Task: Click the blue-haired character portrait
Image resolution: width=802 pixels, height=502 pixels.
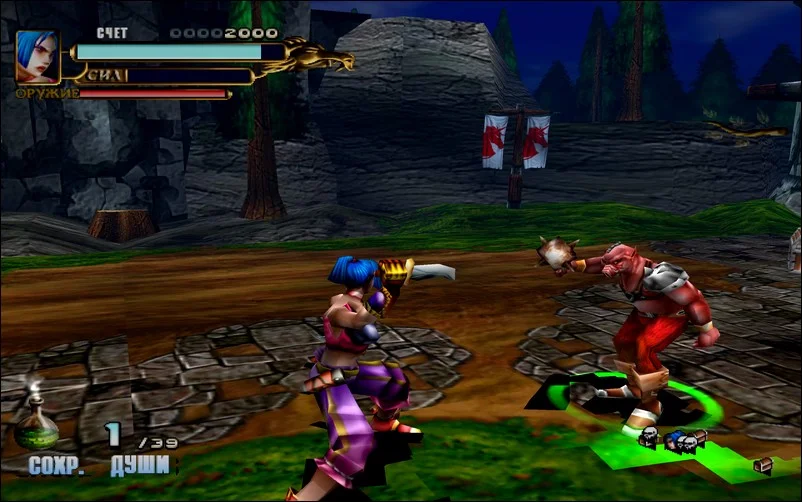Action: pyautogui.click(x=37, y=57)
